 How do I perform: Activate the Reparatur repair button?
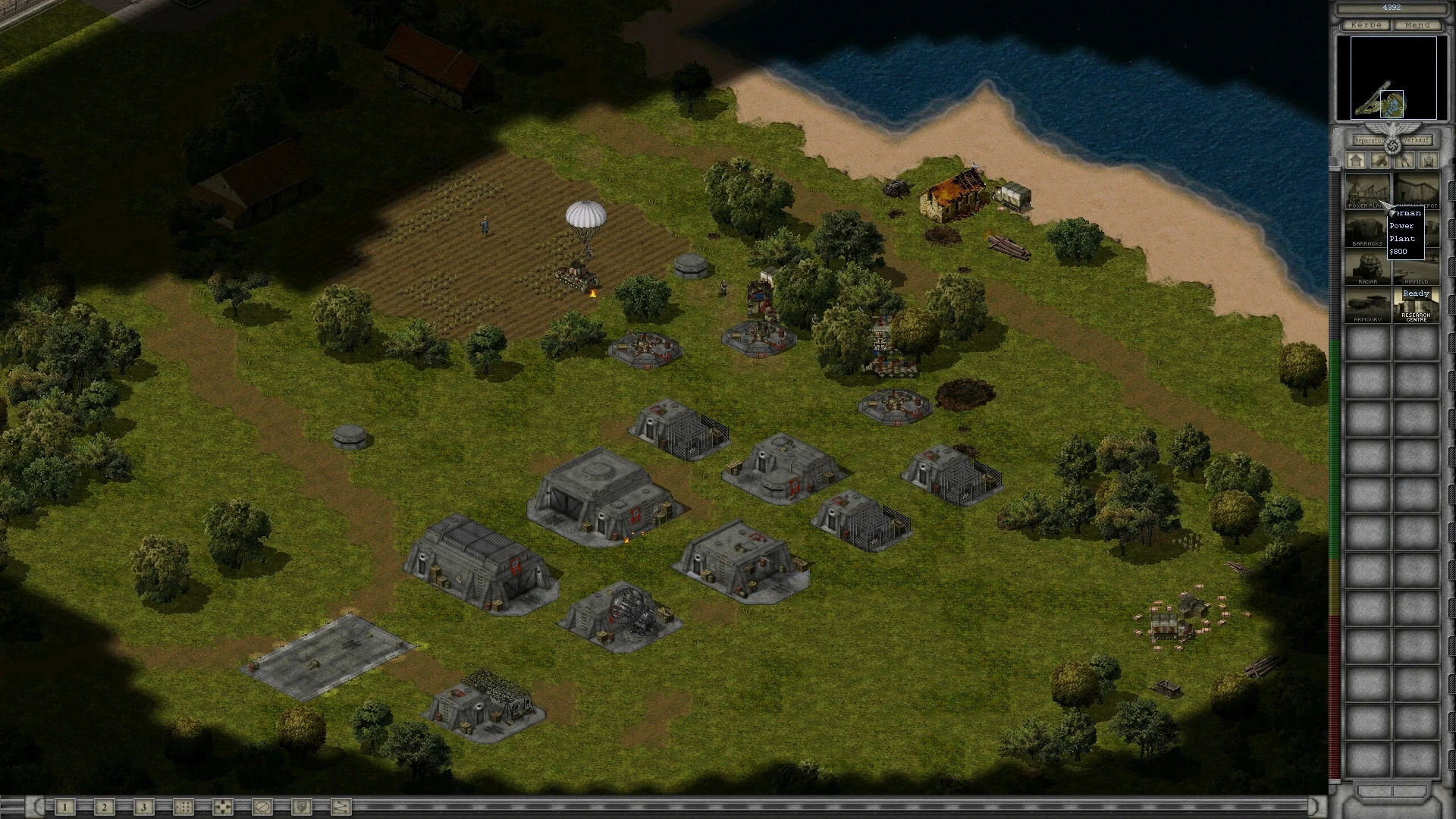1369,140
